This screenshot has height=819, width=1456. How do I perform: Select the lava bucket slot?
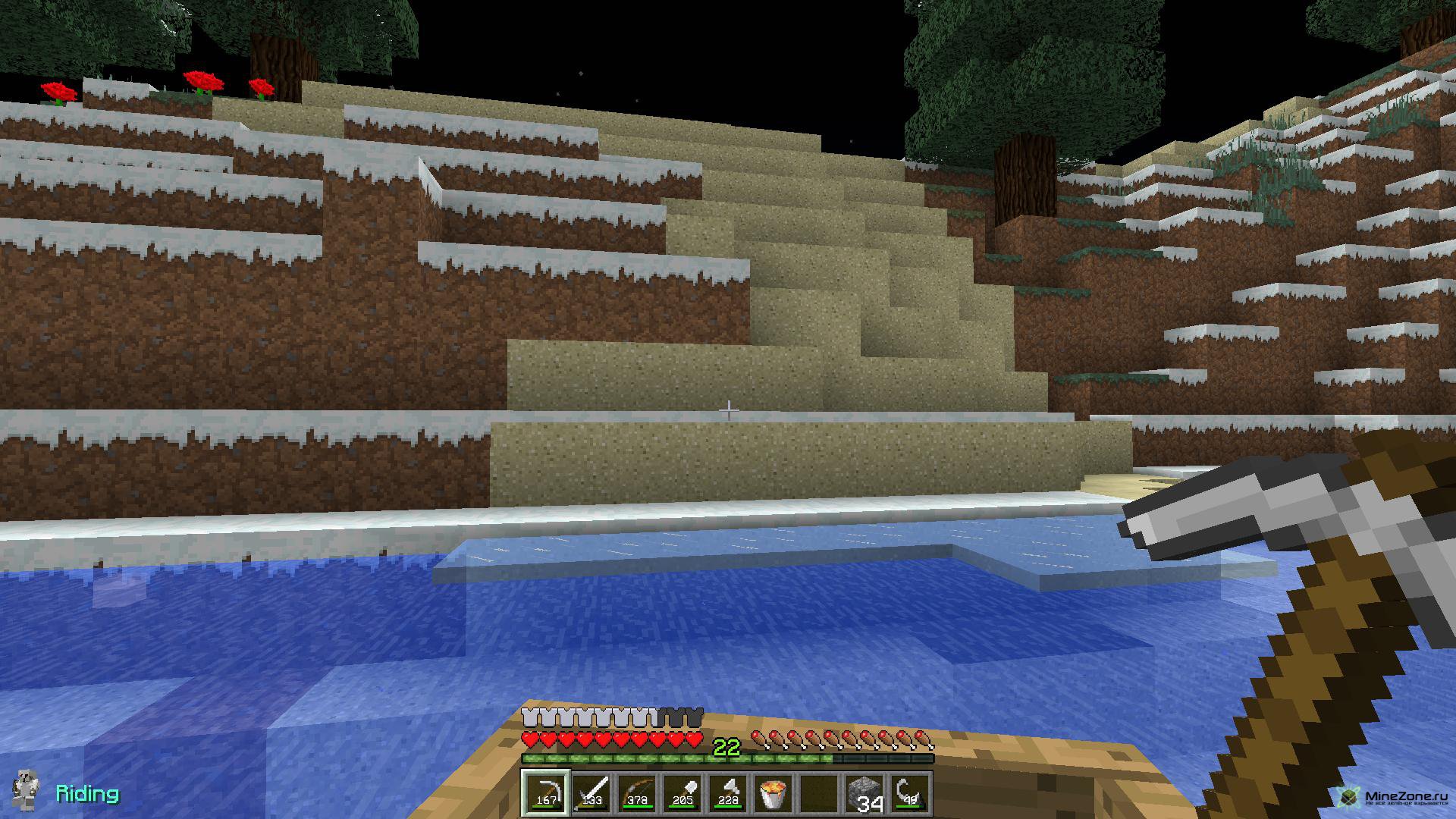point(773,792)
